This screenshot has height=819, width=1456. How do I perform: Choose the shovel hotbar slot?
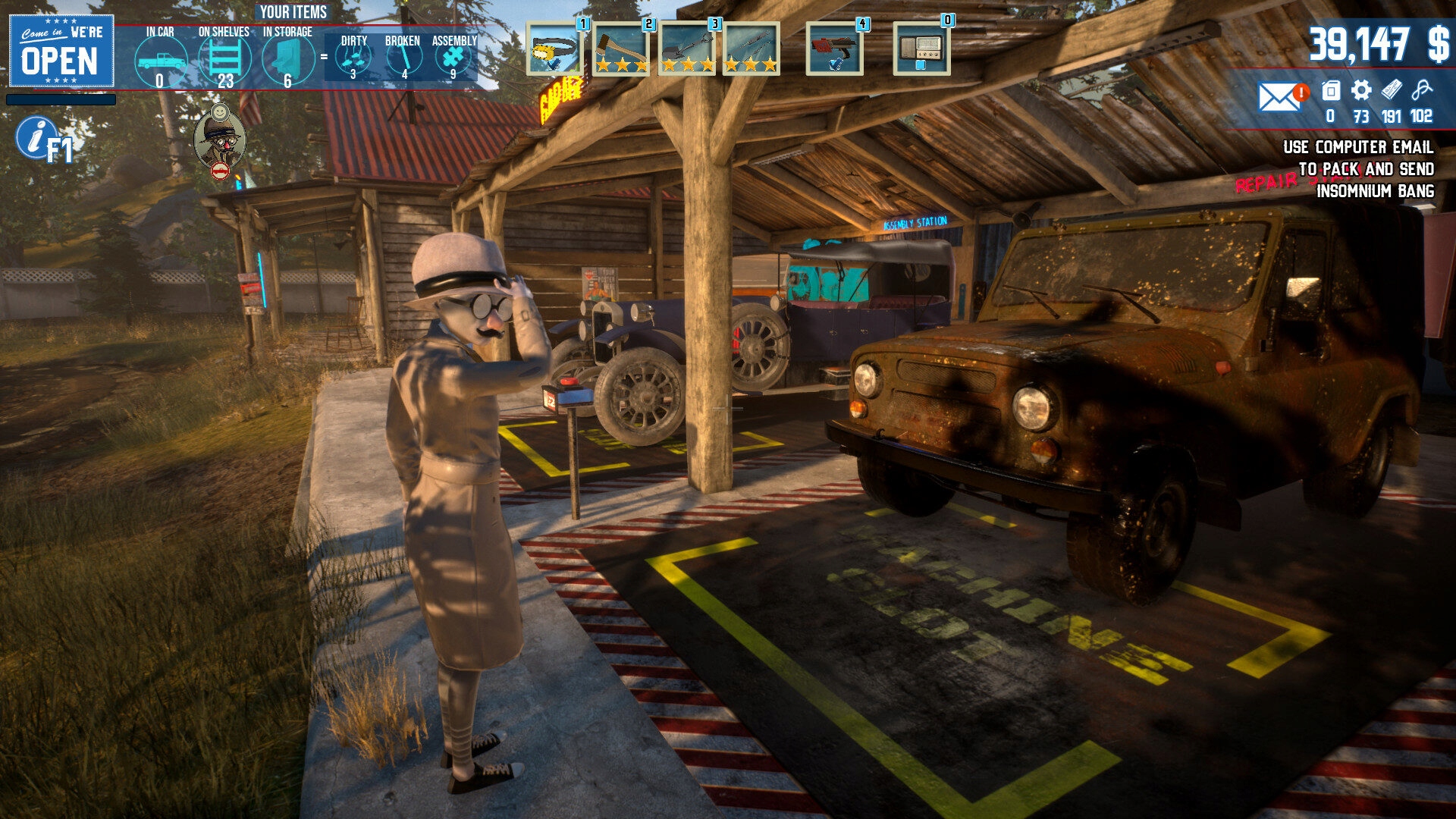click(x=686, y=49)
